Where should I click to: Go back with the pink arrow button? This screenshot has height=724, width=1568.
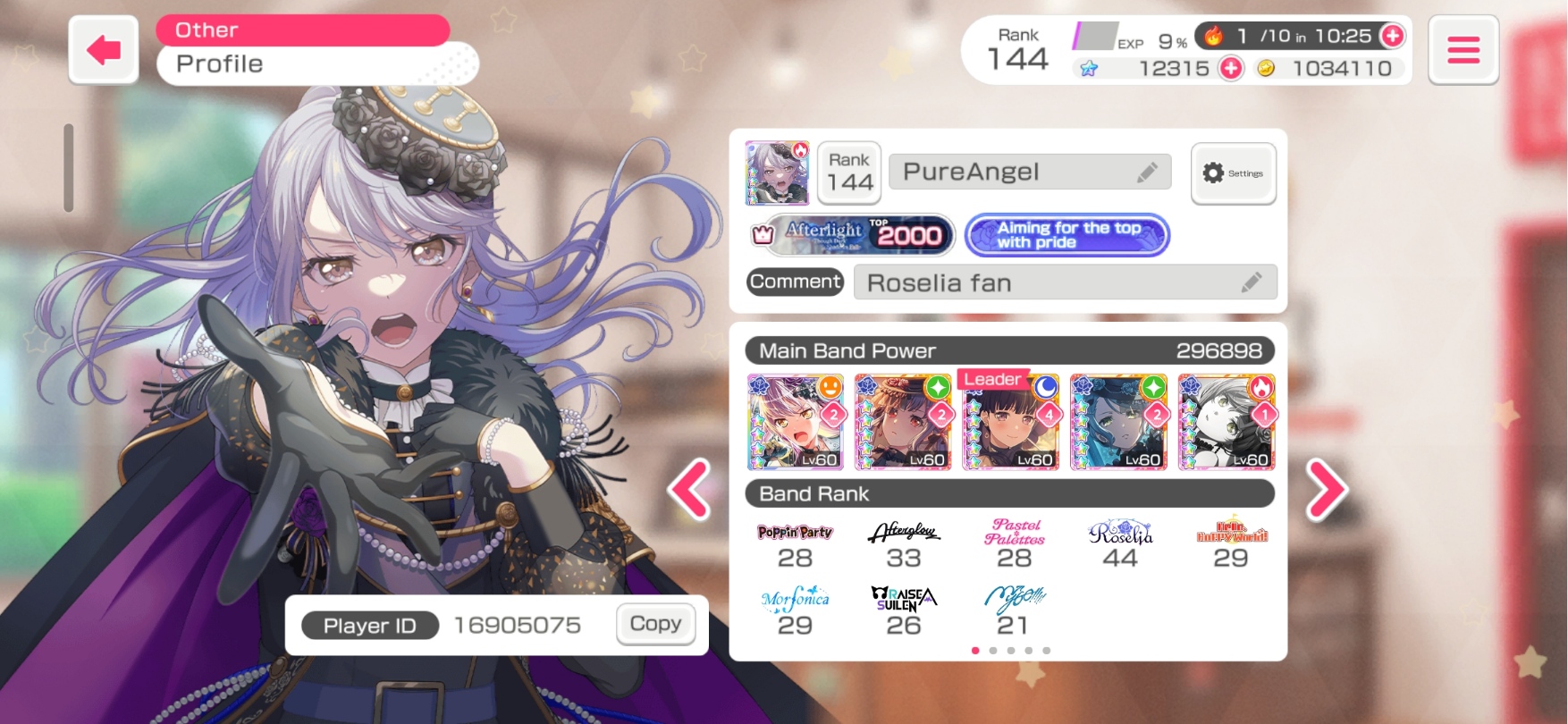coord(104,50)
